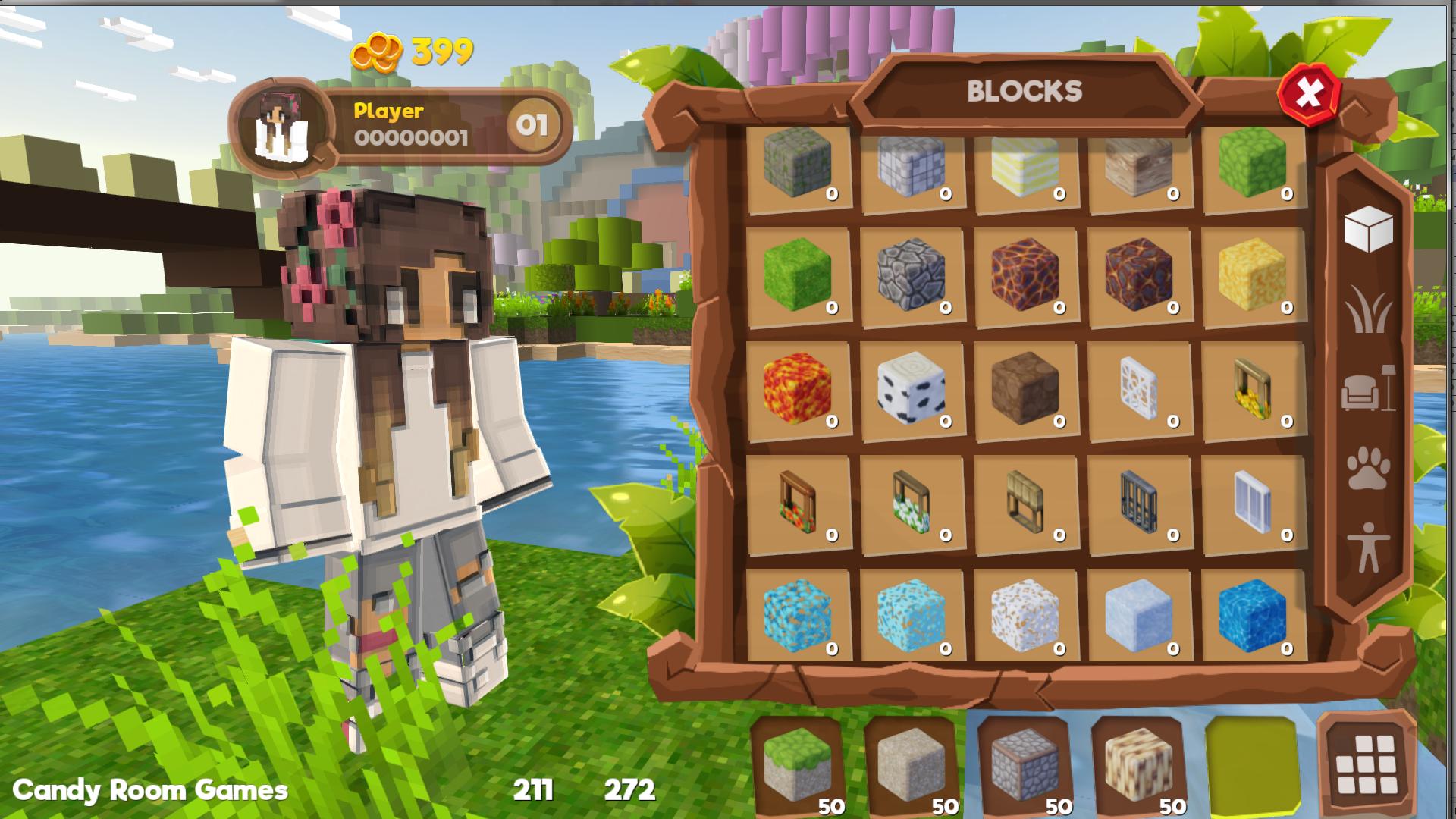
Task: Open the player avatar portrait
Action: [x=284, y=121]
